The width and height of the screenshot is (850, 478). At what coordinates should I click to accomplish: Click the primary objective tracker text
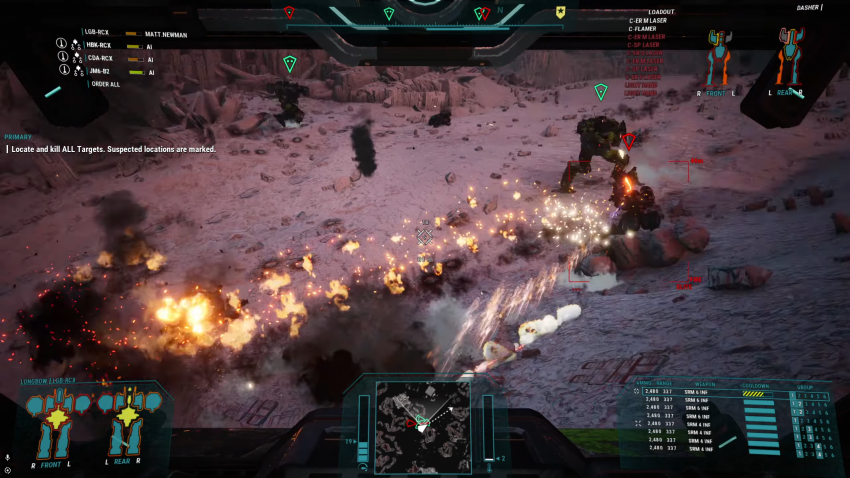pyautogui.click(x=110, y=149)
